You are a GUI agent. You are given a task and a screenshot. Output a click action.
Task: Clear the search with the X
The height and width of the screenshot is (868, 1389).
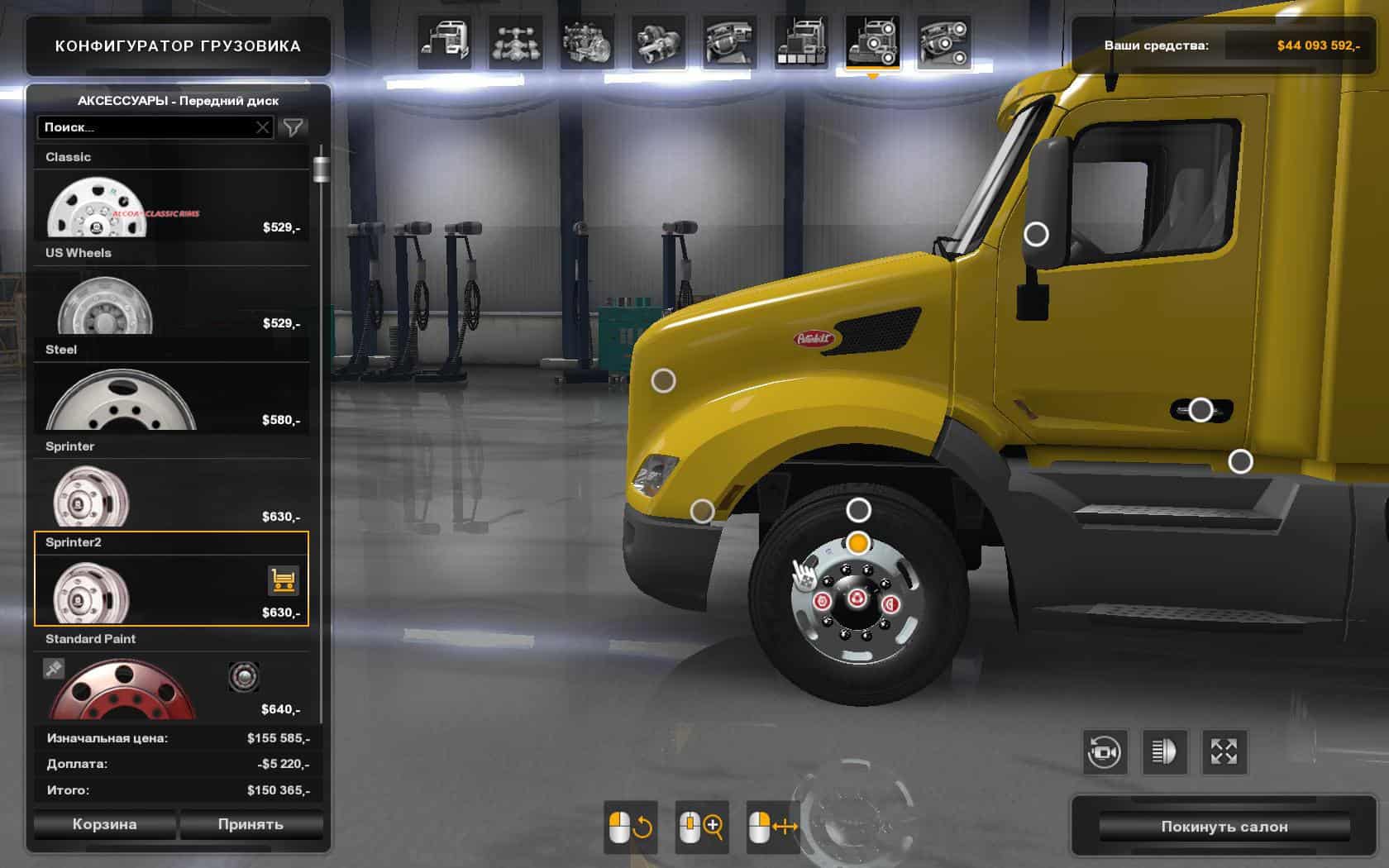tap(262, 127)
